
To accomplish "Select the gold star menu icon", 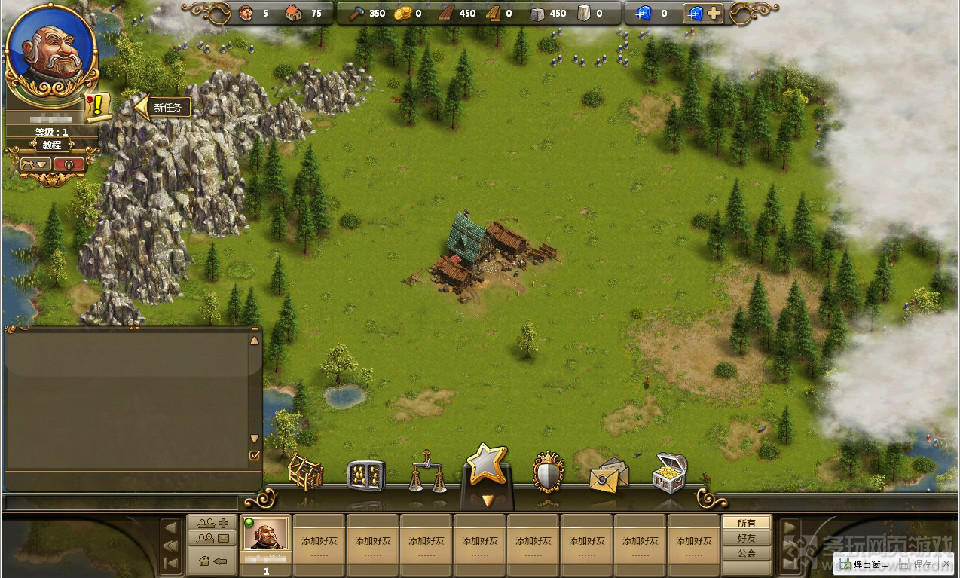I will (x=487, y=466).
